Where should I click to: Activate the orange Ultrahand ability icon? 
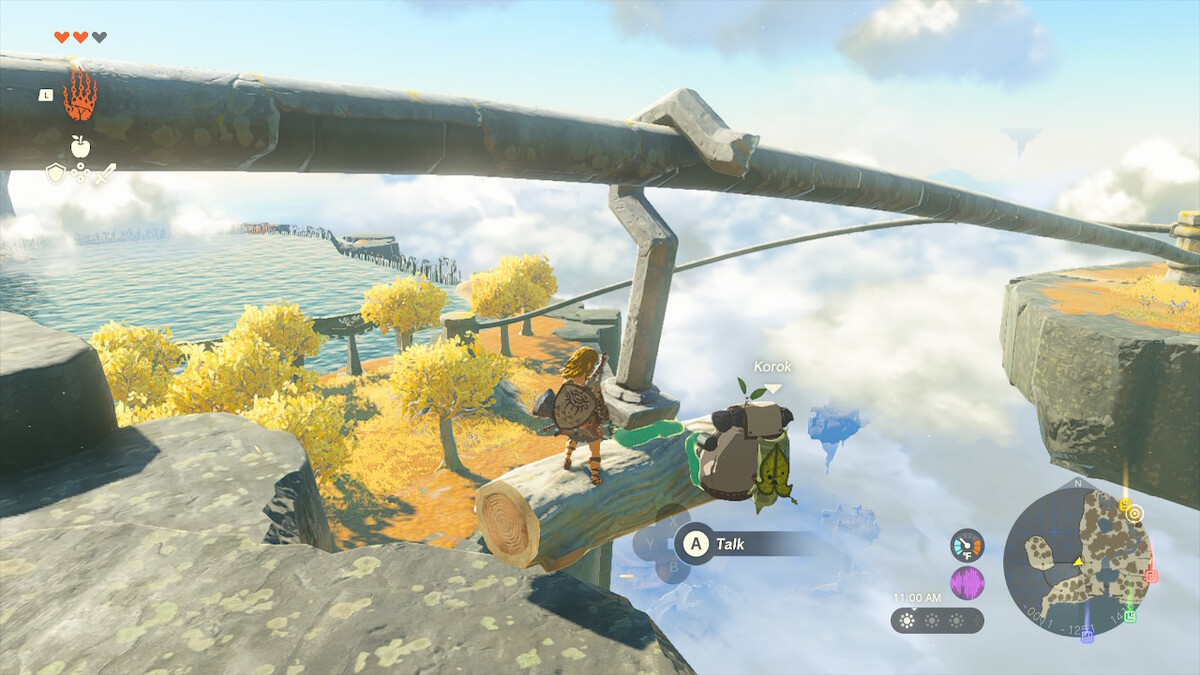[80, 94]
